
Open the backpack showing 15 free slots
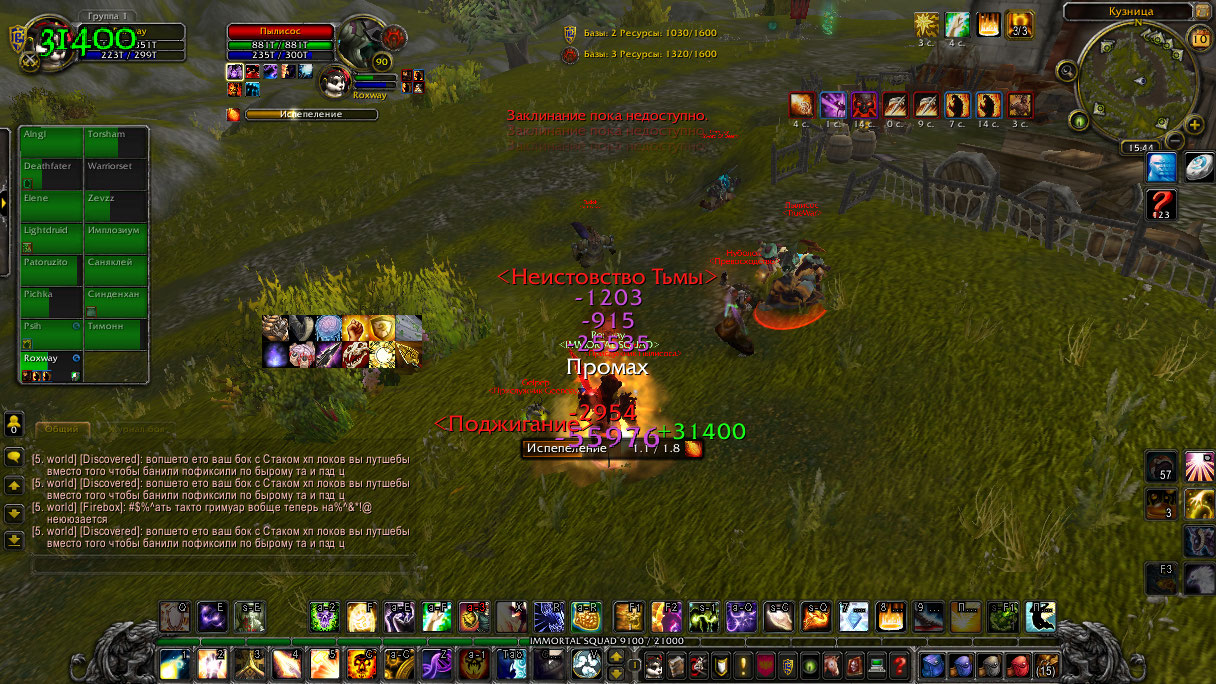(1048, 664)
